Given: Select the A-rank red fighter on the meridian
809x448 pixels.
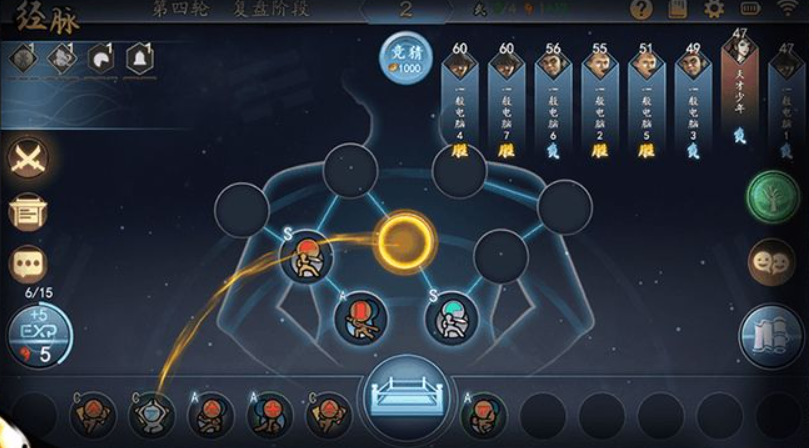Looking at the screenshot, I should click(x=360, y=320).
